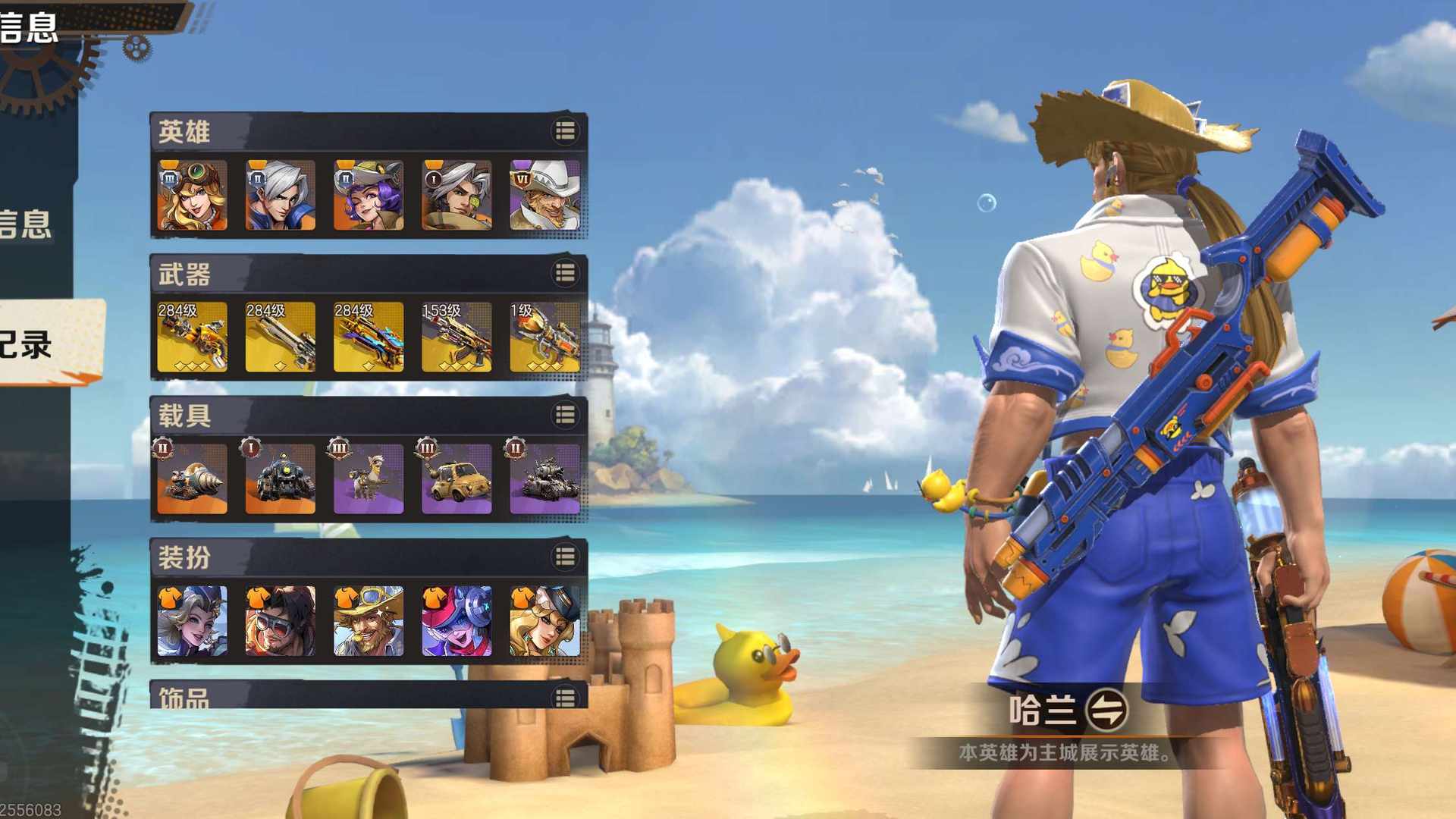Switch the displayed hero 哈兰

1106,711
